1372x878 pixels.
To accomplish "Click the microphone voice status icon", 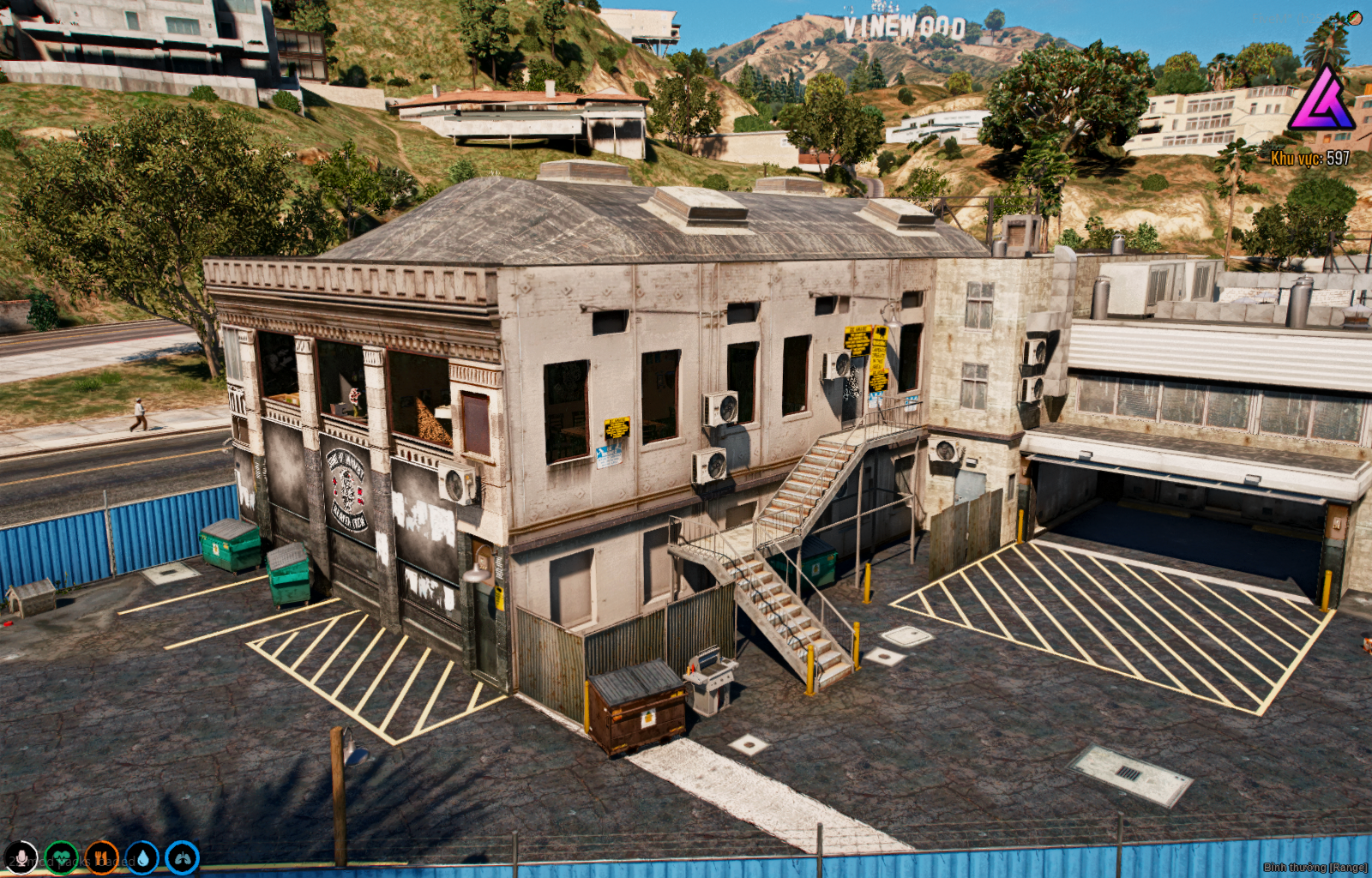I will [x=21, y=857].
